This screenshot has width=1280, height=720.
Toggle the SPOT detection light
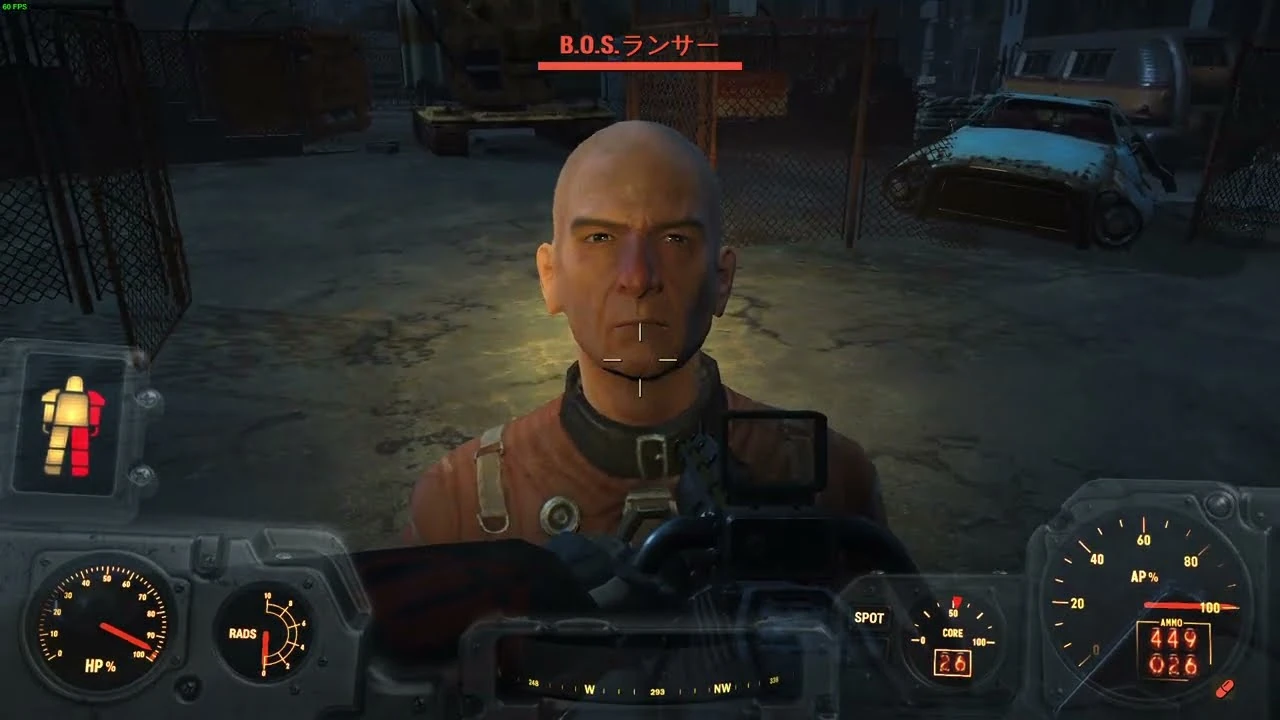click(x=868, y=618)
